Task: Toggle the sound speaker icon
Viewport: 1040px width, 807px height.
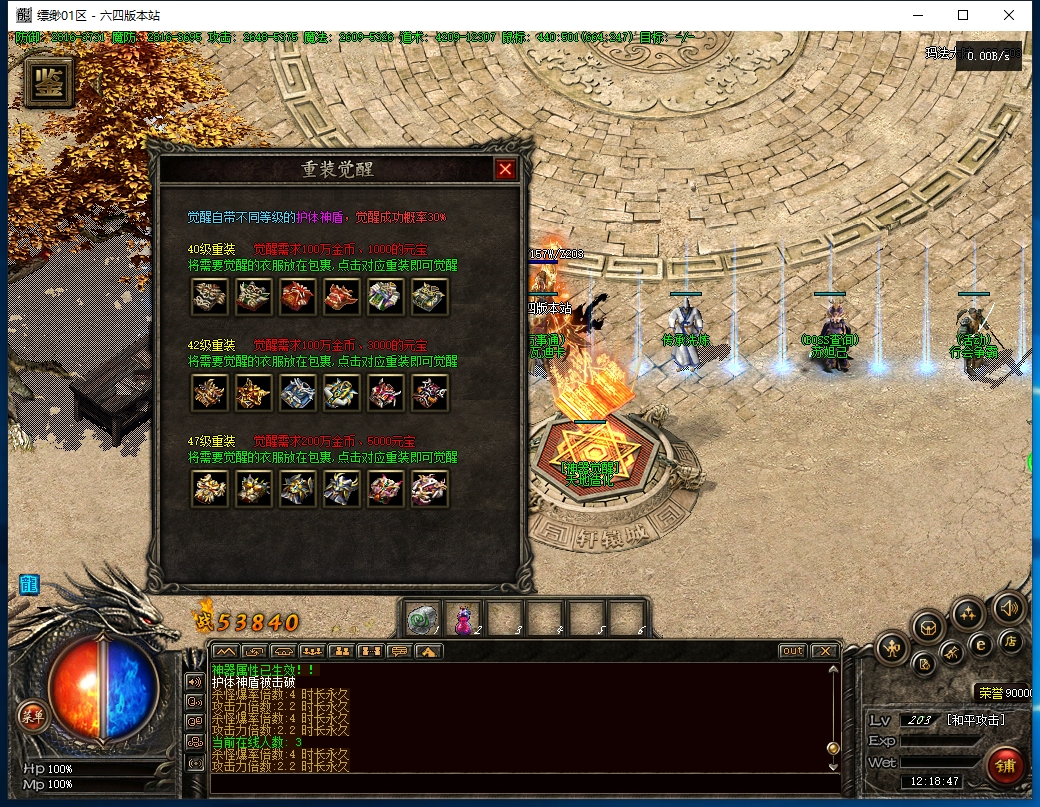Action: pyautogui.click(x=1008, y=607)
